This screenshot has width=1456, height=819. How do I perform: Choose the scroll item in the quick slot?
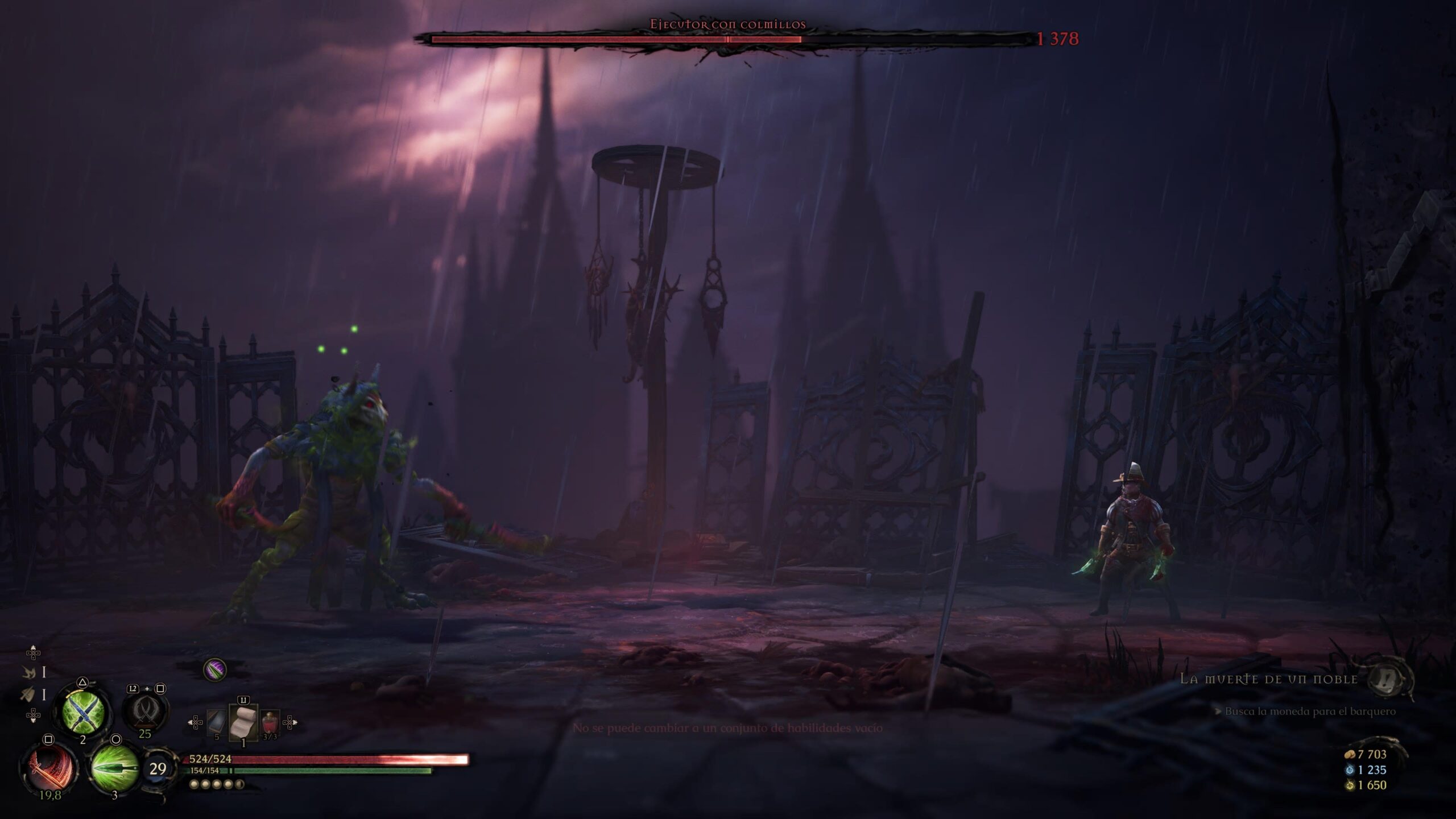point(243,722)
